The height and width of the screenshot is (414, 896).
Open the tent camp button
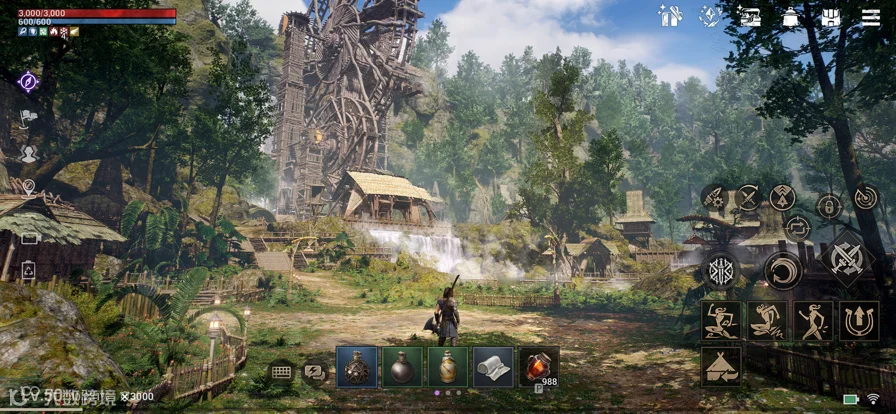click(x=721, y=366)
